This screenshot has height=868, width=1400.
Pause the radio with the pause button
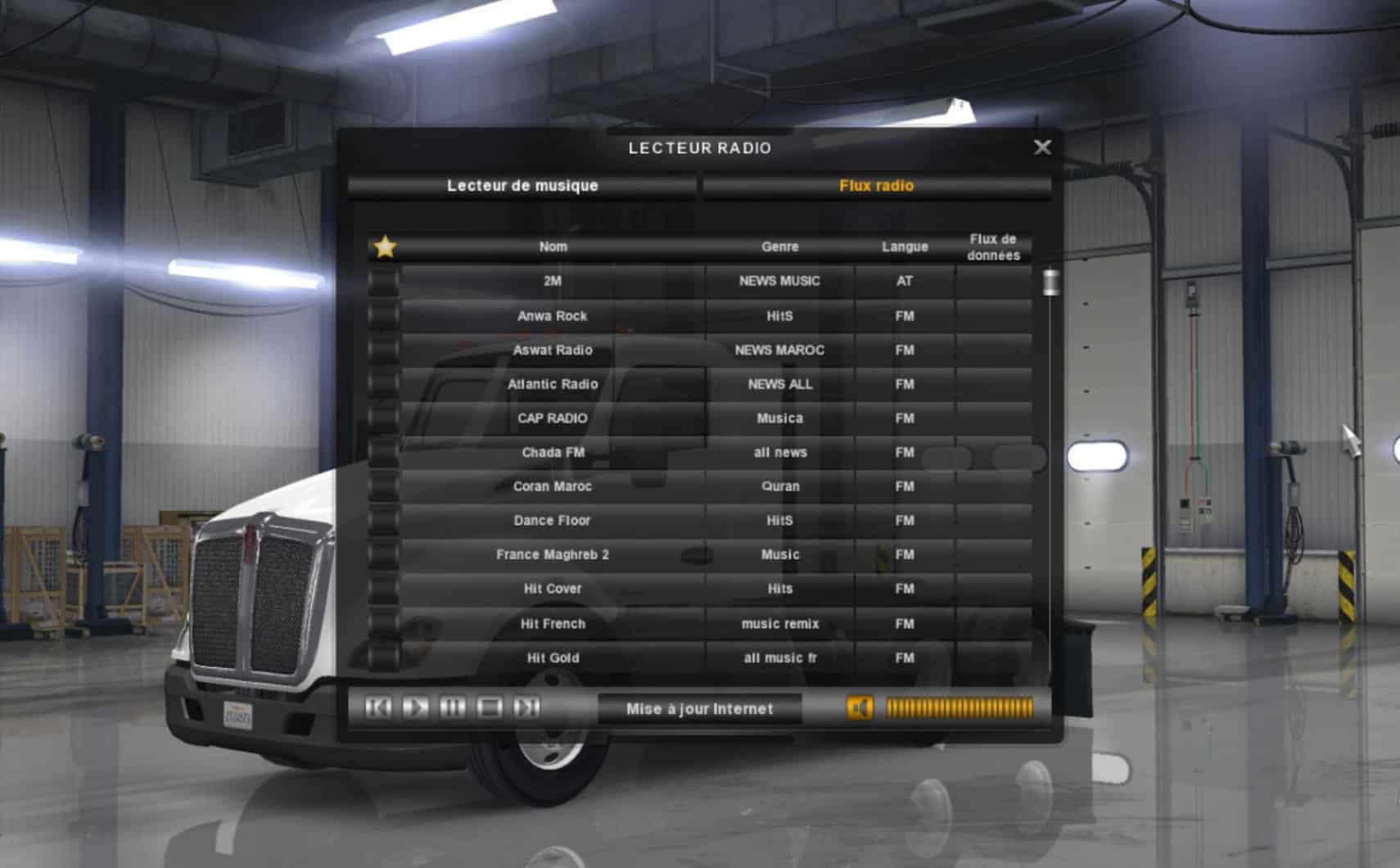(453, 708)
